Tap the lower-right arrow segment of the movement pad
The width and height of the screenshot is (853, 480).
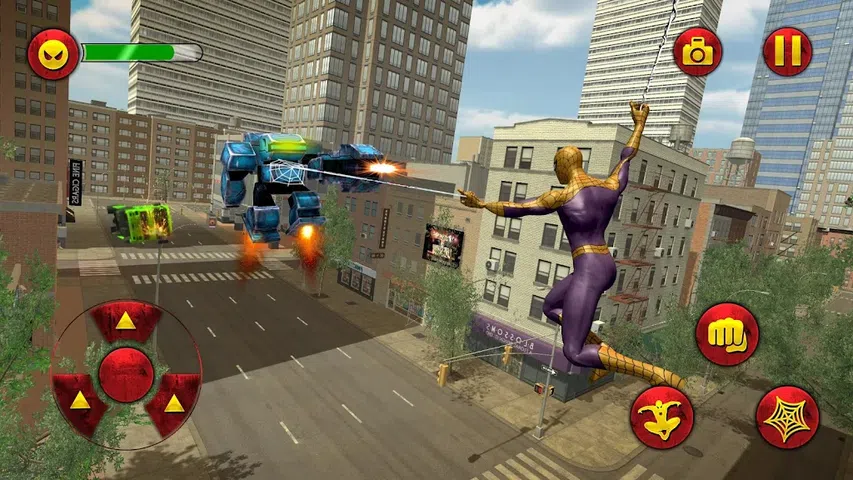(x=173, y=401)
